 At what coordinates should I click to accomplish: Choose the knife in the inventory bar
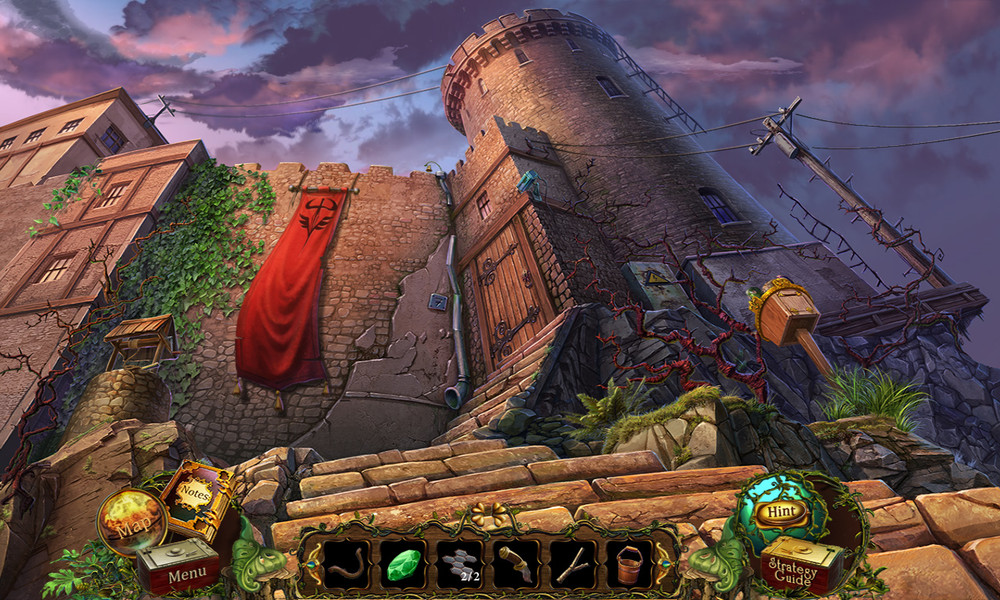516,564
